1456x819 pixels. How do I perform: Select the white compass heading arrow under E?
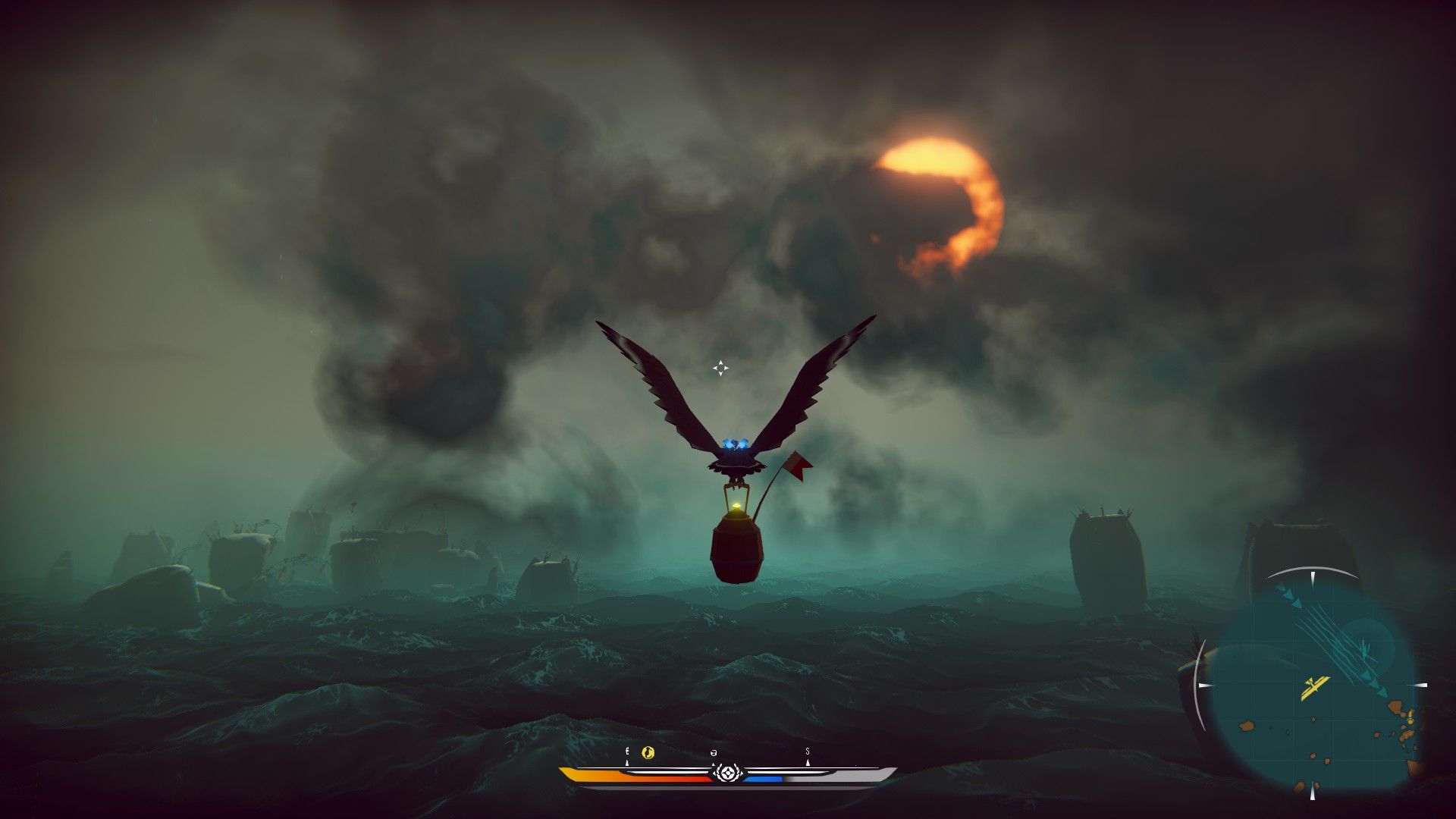[626, 763]
